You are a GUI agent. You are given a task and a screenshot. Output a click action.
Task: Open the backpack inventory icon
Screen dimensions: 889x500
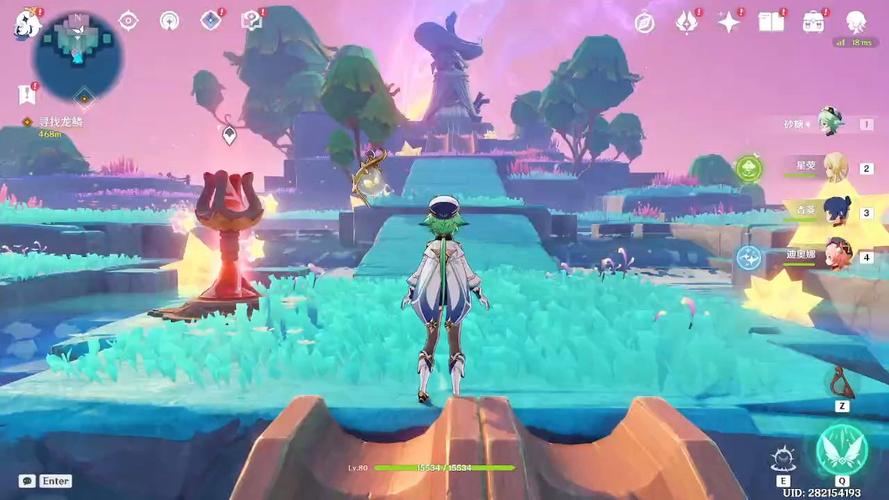point(813,22)
